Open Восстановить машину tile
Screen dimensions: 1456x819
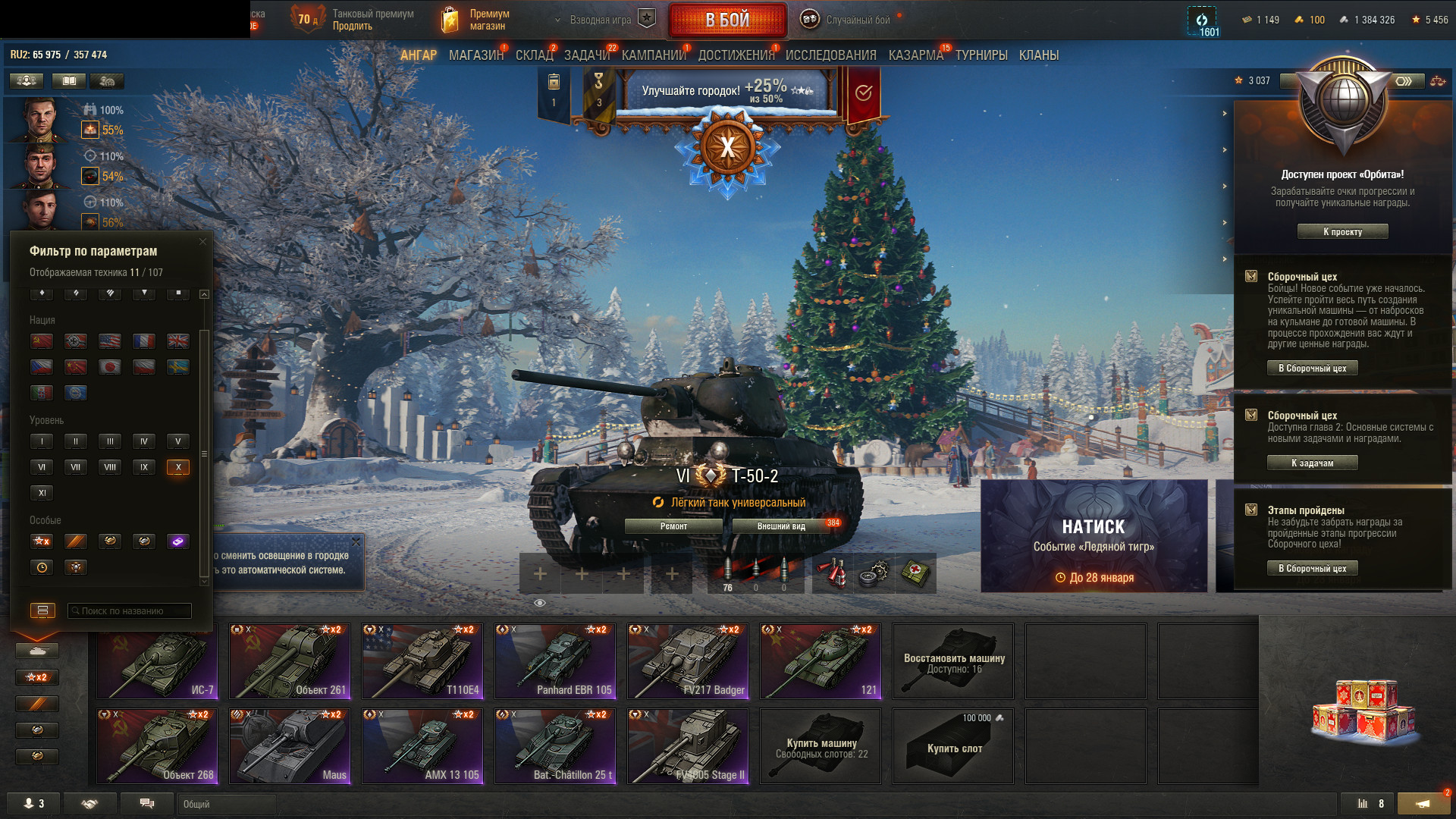(953, 661)
